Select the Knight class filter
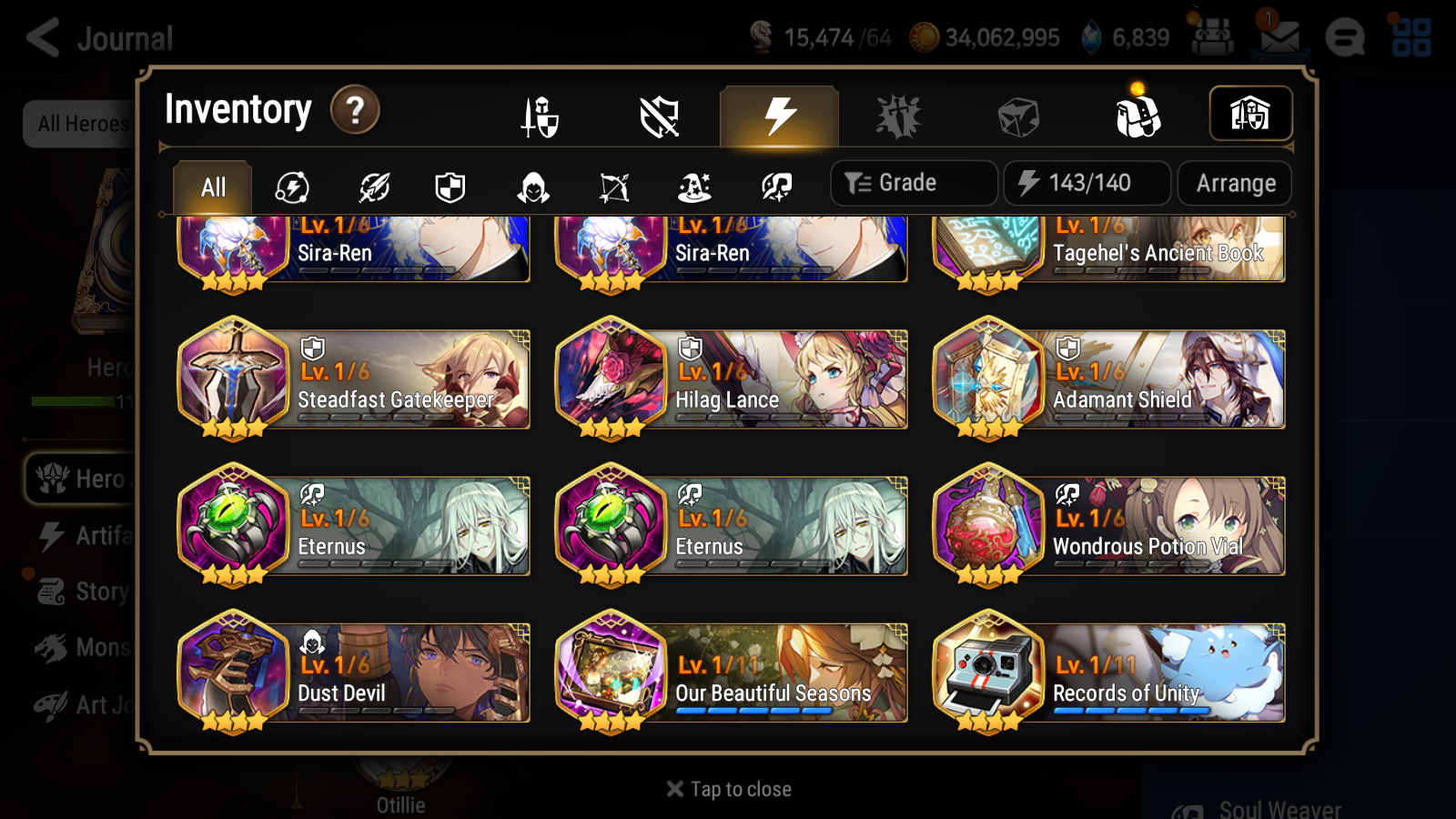 click(x=450, y=187)
